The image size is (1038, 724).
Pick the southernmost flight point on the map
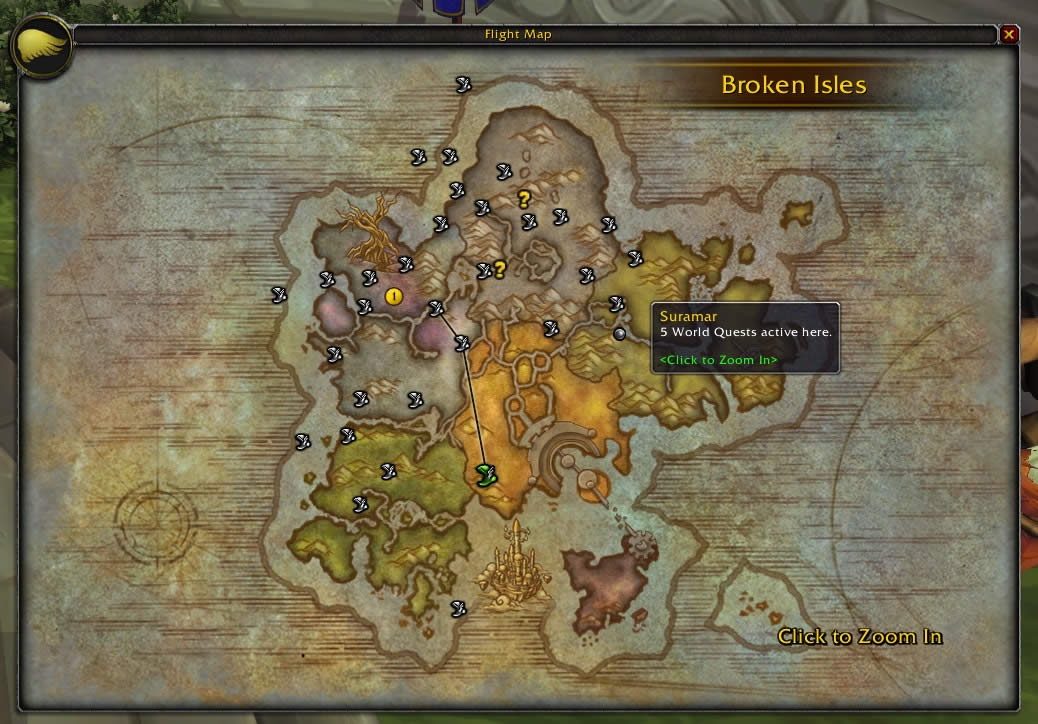coord(459,608)
